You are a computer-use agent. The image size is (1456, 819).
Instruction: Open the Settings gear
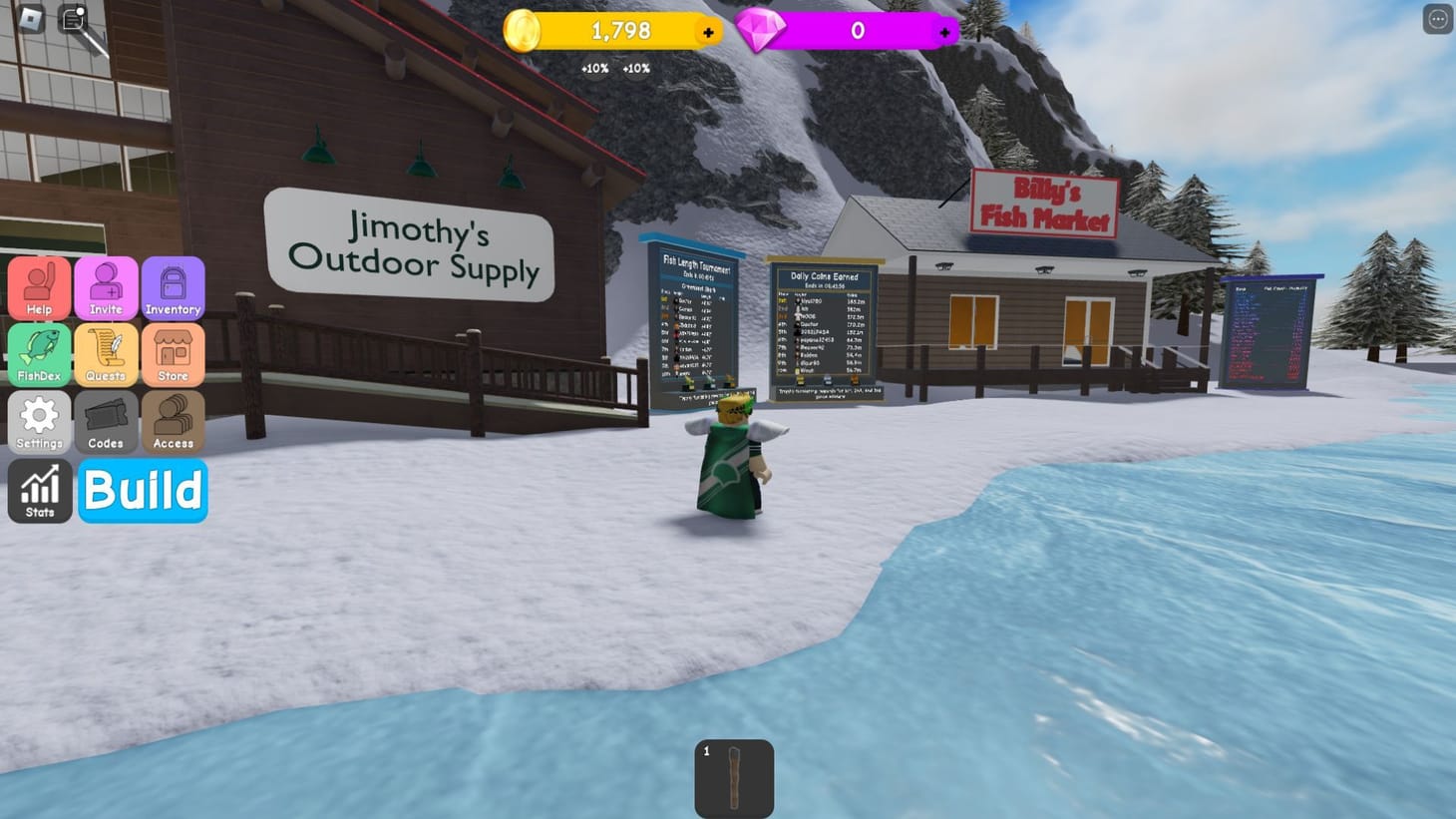pos(39,421)
